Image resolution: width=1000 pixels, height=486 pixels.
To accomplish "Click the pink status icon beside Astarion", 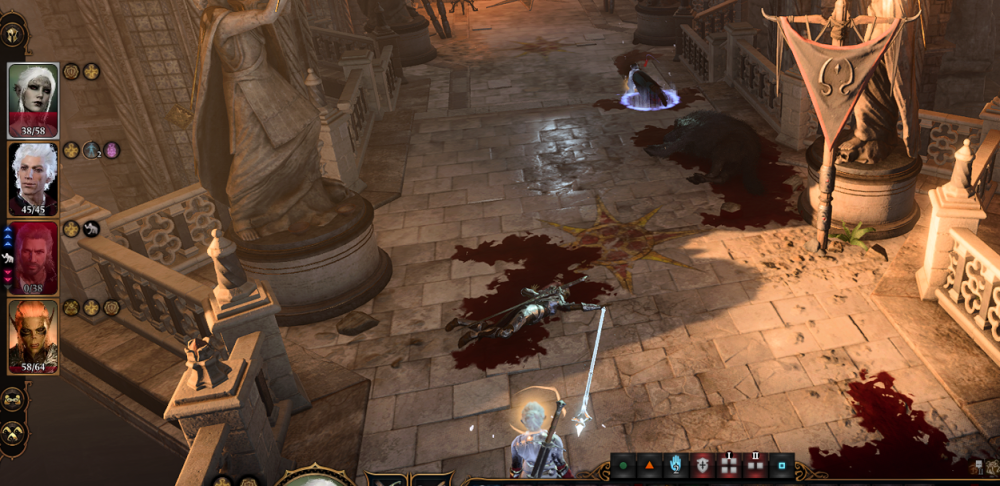I will tap(111, 150).
